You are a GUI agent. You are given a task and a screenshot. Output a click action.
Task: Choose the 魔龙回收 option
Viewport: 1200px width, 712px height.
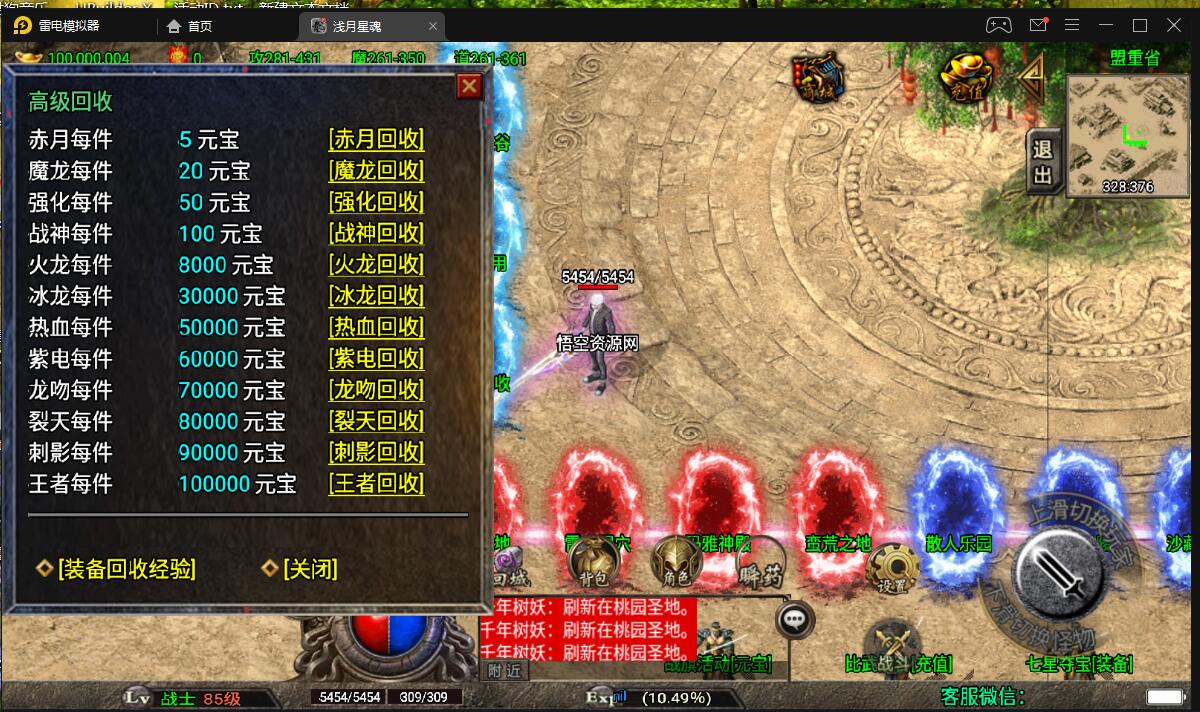point(376,170)
